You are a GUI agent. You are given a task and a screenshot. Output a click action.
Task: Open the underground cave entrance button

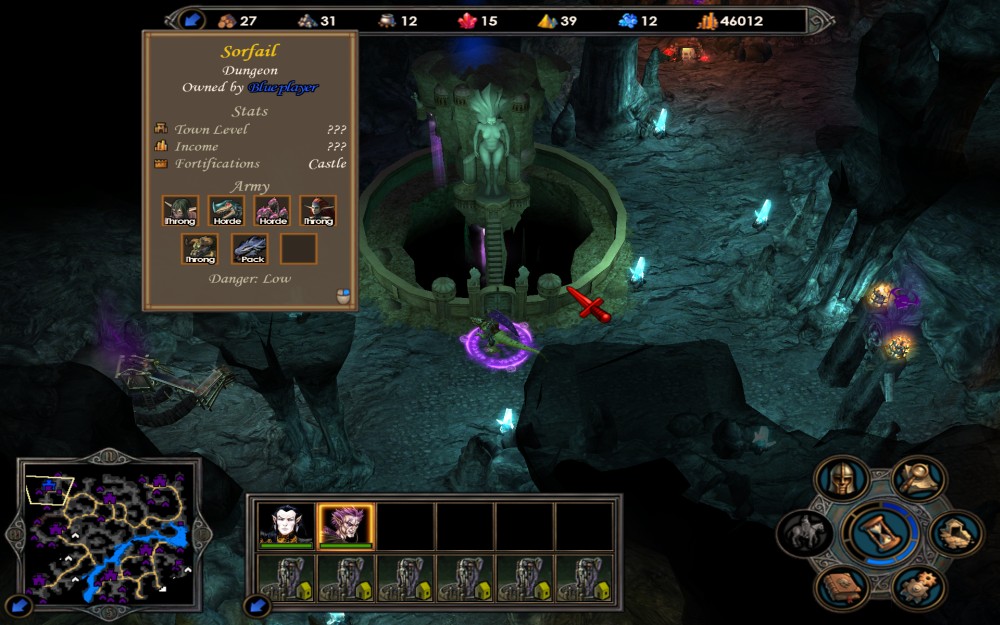pyautogui.click(x=956, y=533)
